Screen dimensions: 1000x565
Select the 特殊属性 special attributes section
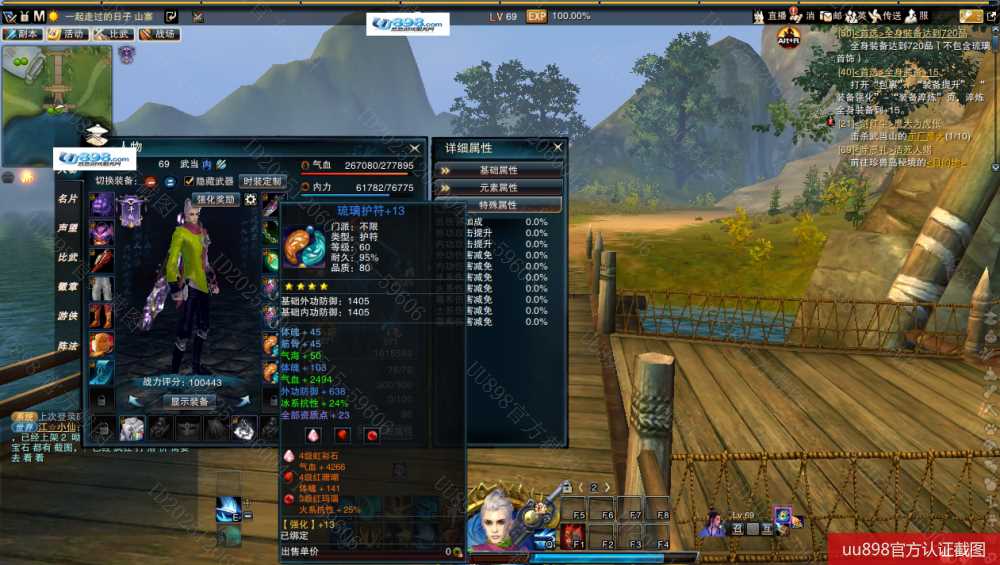[498, 204]
